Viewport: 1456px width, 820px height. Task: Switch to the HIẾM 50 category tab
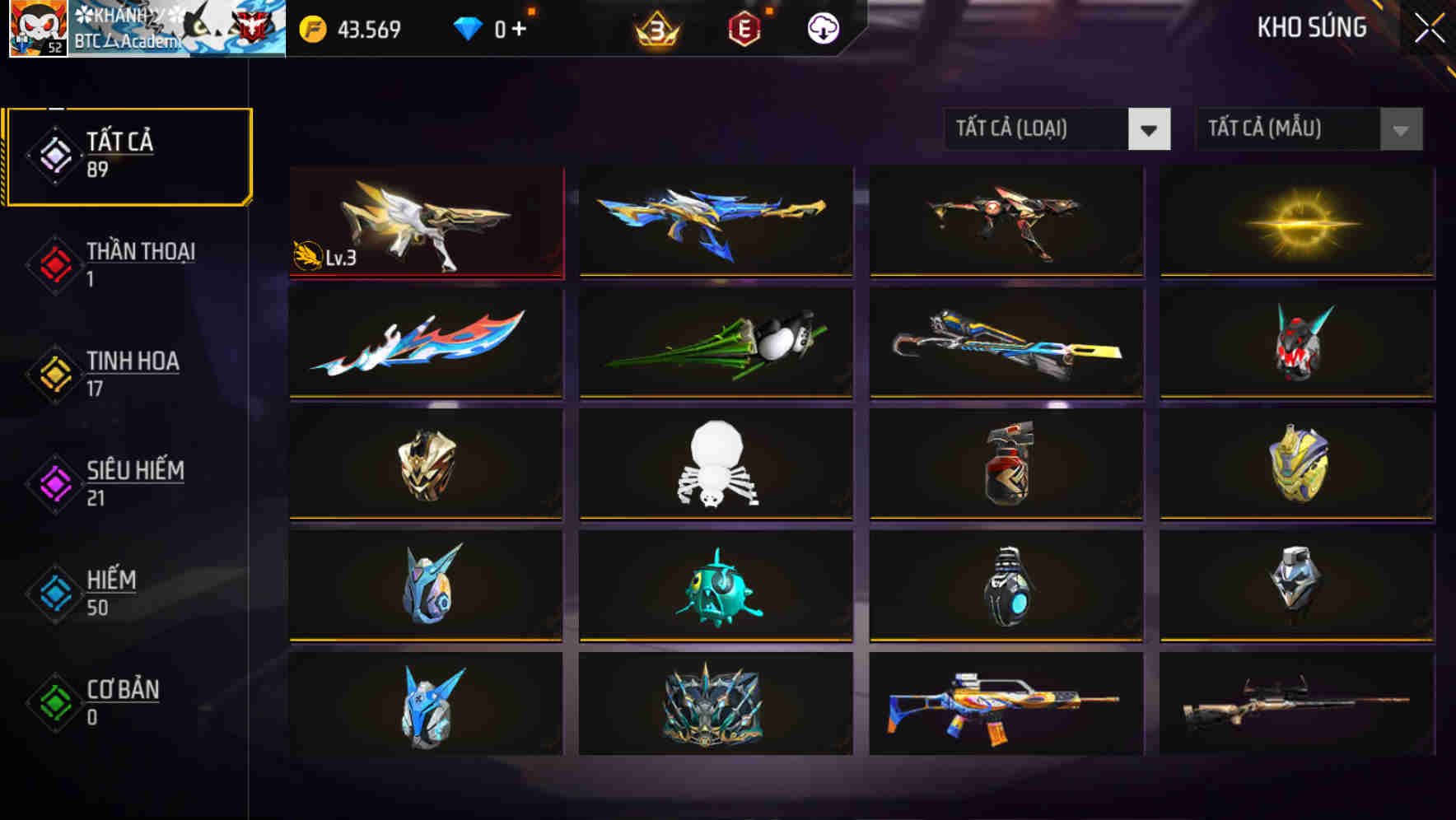click(111, 593)
